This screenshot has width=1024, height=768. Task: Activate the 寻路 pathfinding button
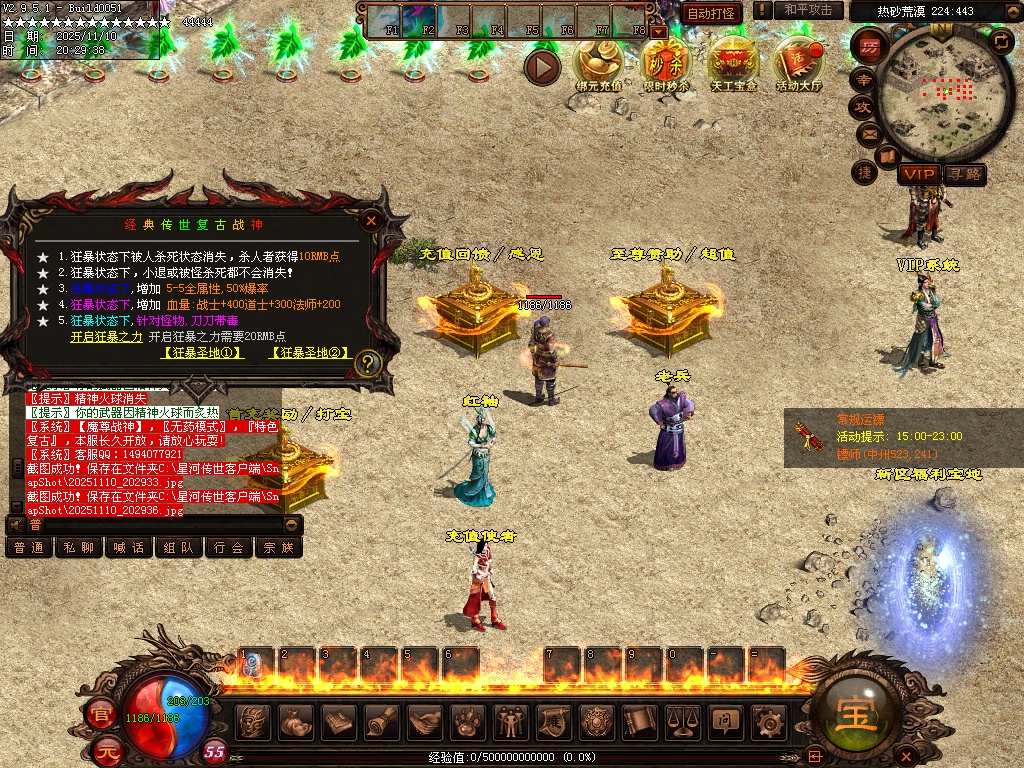[964, 174]
